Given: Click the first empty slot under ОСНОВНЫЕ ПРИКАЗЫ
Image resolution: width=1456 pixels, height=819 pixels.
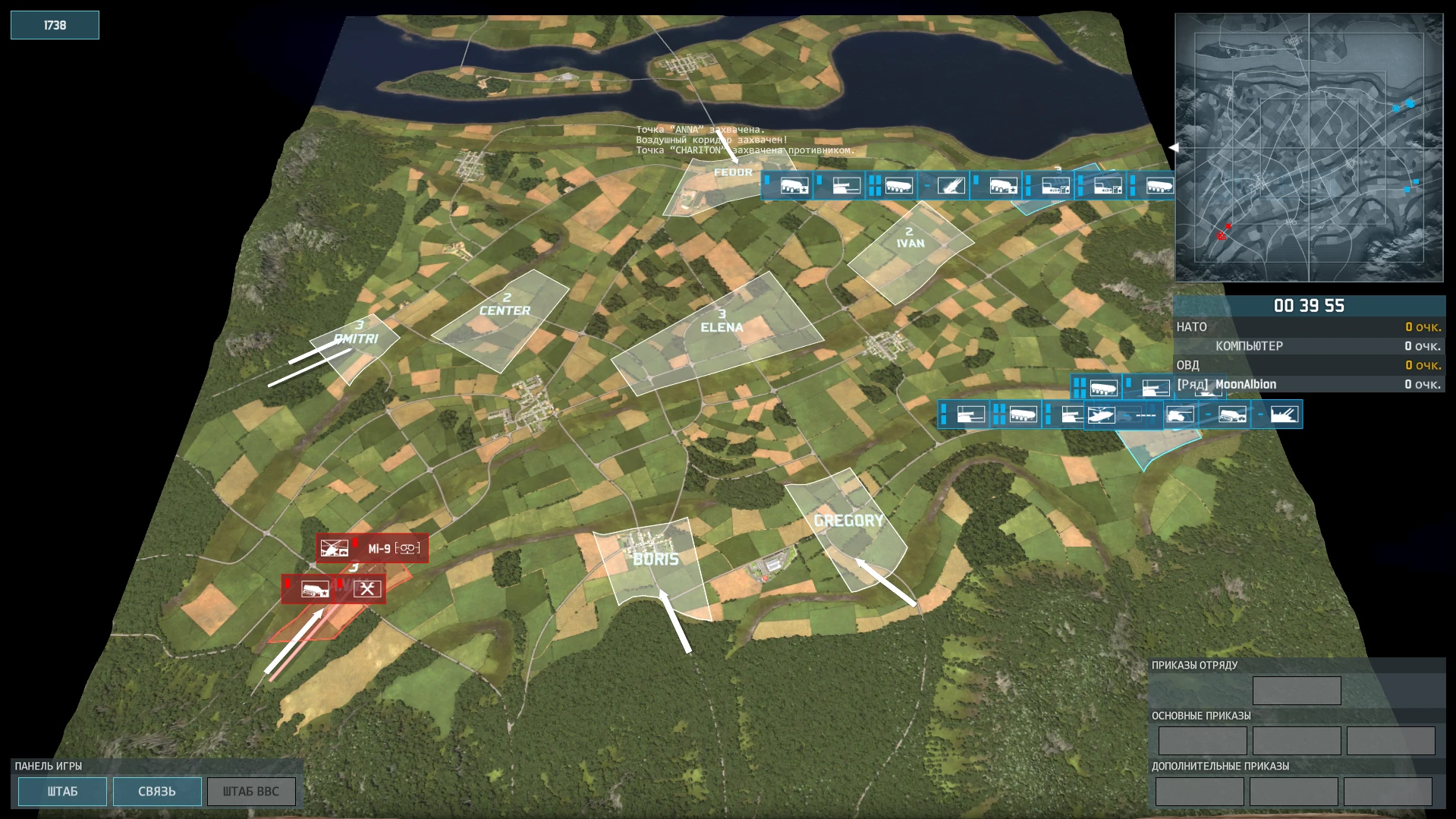Looking at the screenshot, I should pos(1203,740).
